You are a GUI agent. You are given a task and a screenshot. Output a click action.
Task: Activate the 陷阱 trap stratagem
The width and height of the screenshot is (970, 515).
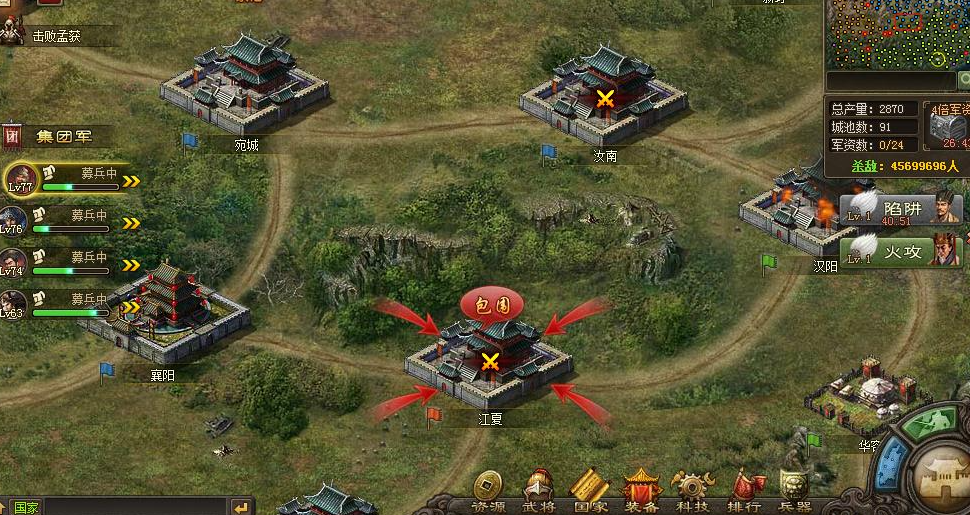[x=901, y=208]
